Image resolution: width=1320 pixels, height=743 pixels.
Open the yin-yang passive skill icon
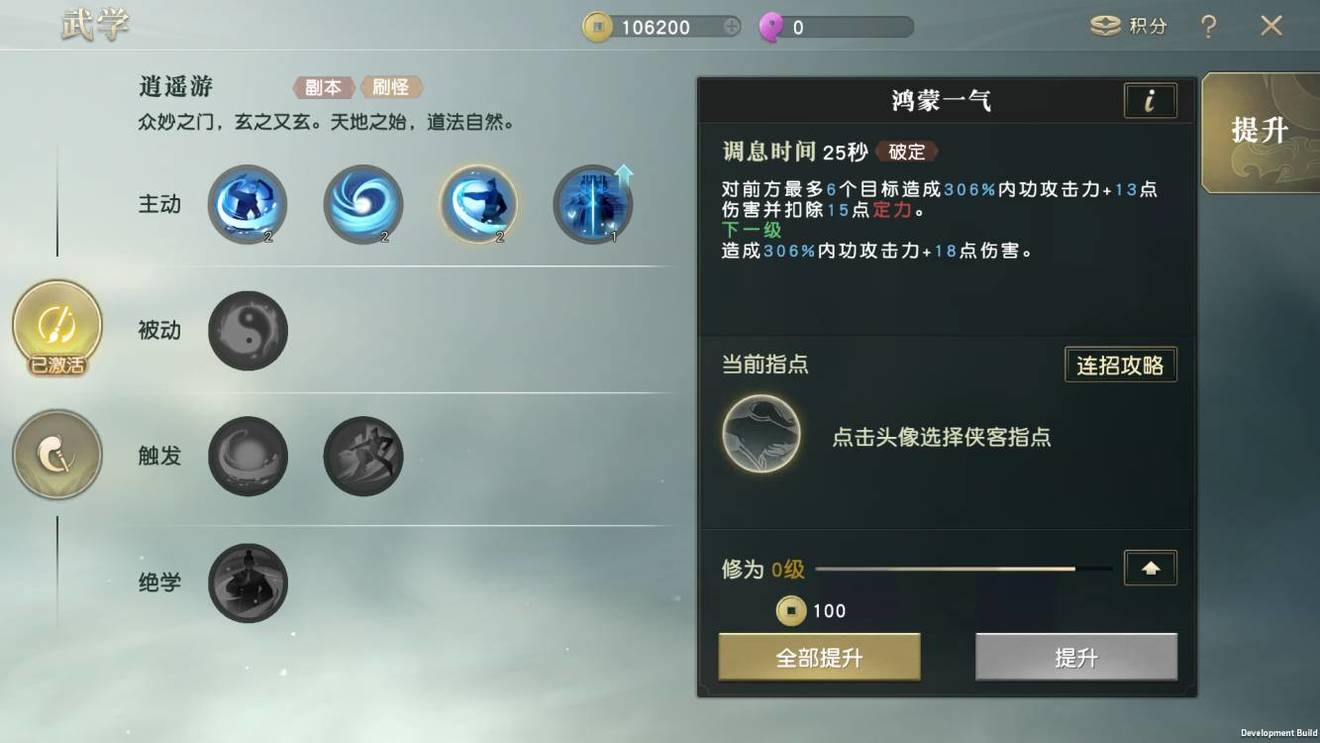(247, 330)
